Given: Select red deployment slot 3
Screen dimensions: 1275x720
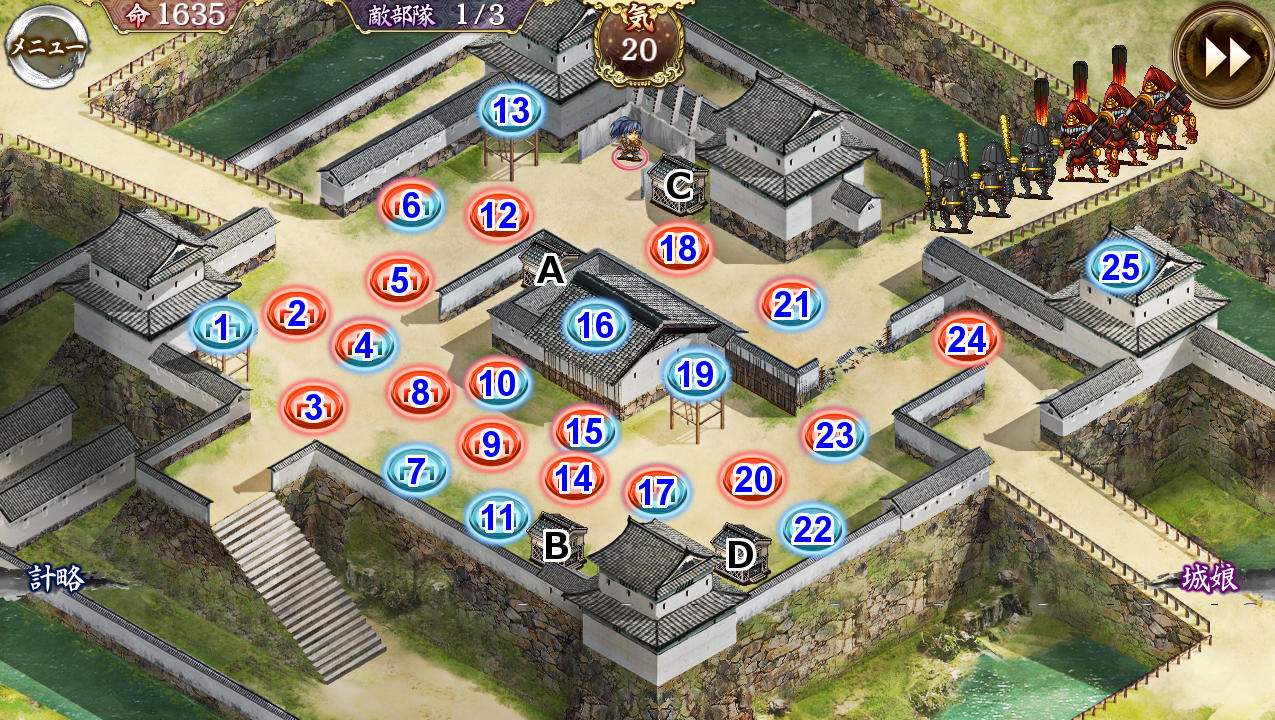Looking at the screenshot, I should tap(314, 407).
